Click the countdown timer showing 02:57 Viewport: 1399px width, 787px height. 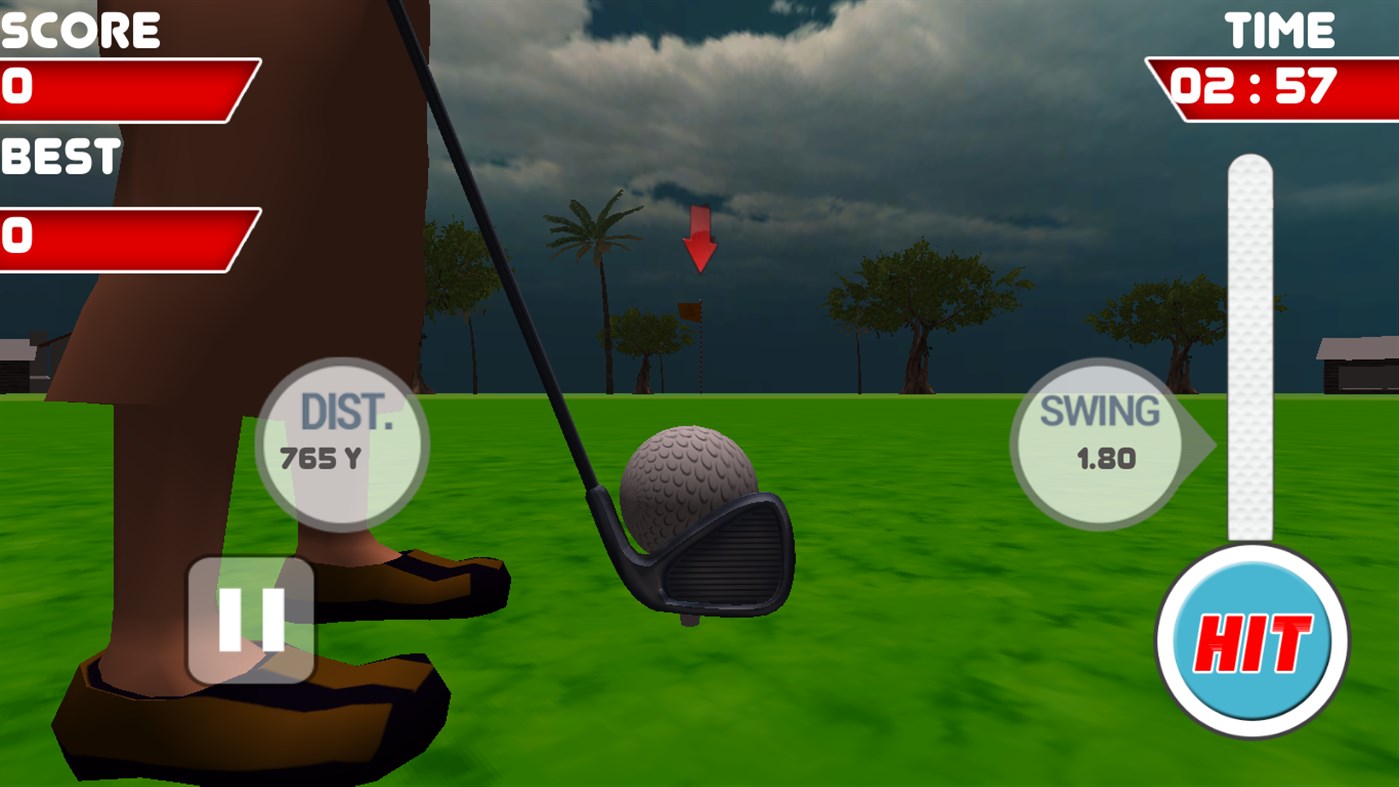point(1255,88)
